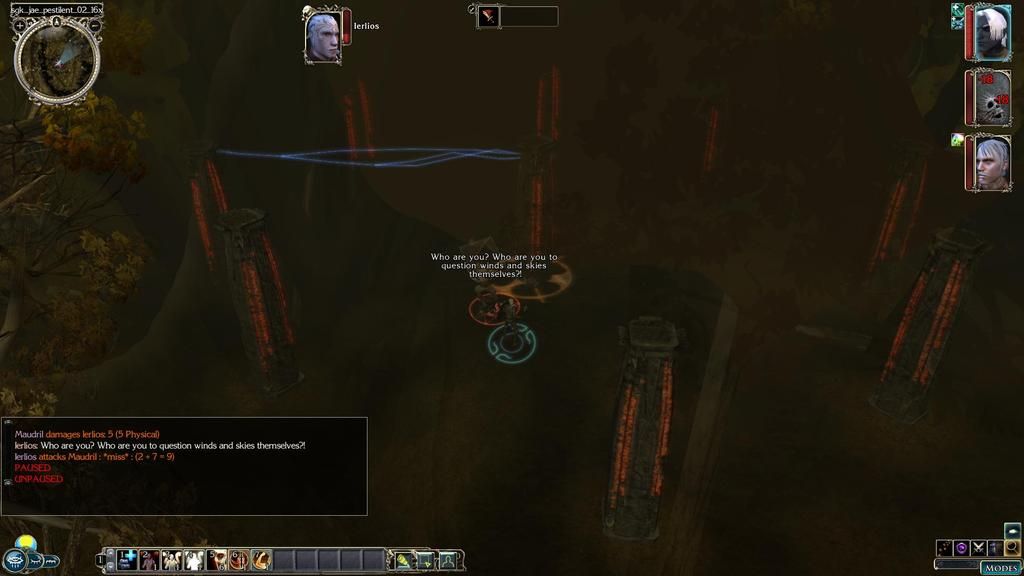Click the combat log chat window
This screenshot has height=576, width=1024.
point(185,466)
